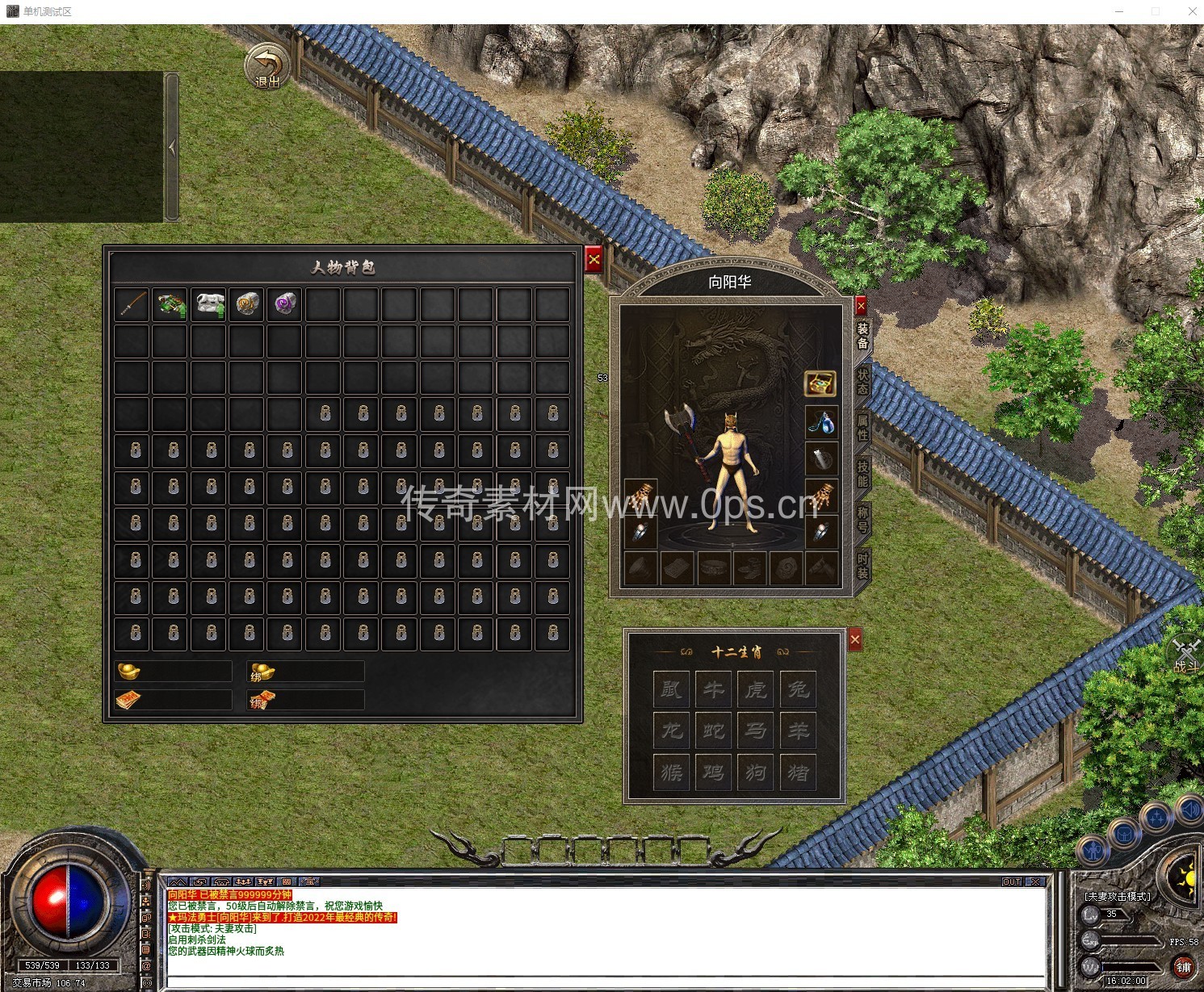Choose the gold swirl stone item

click(247, 304)
